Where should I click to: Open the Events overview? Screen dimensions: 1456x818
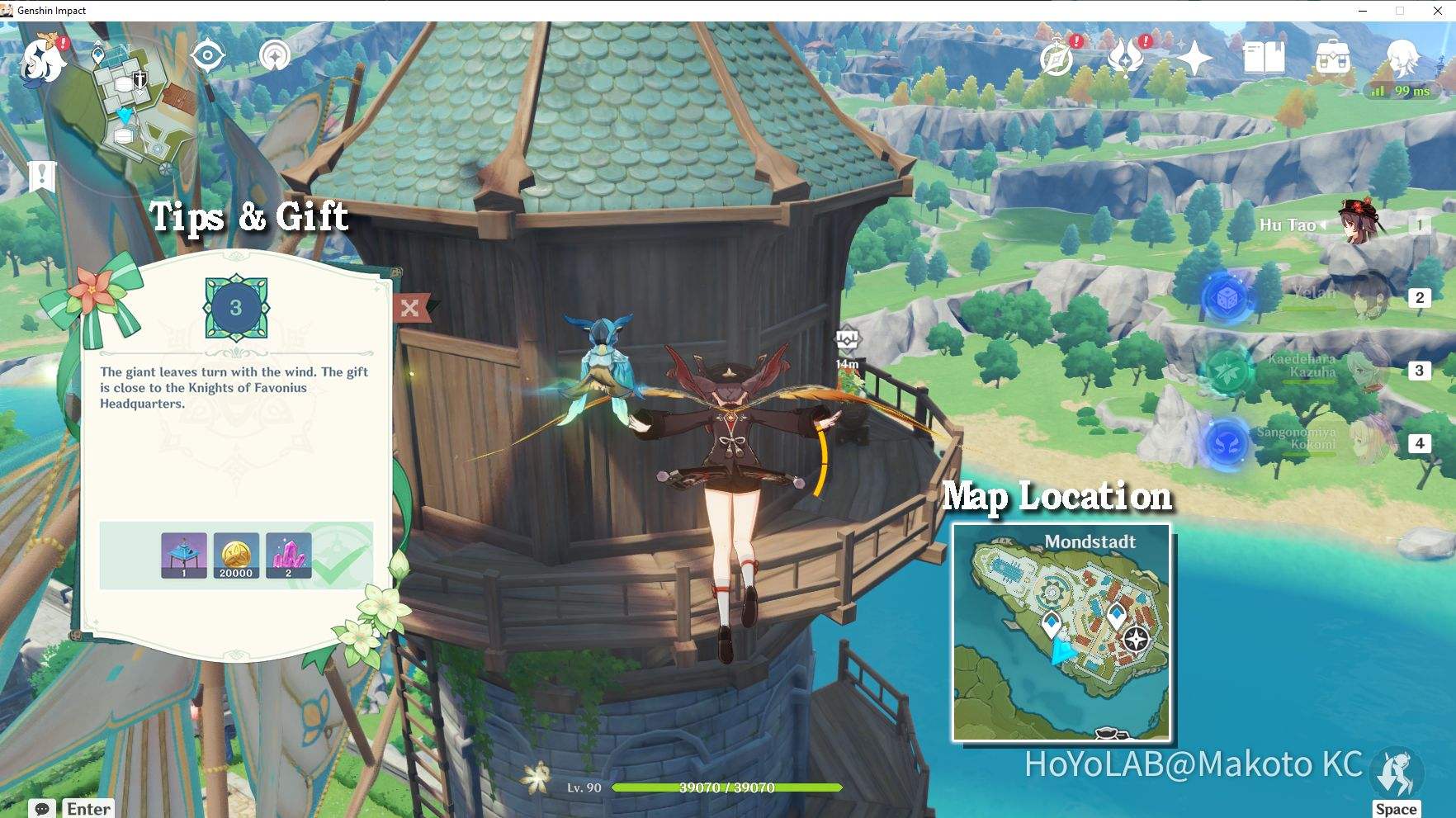(1057, 57)
